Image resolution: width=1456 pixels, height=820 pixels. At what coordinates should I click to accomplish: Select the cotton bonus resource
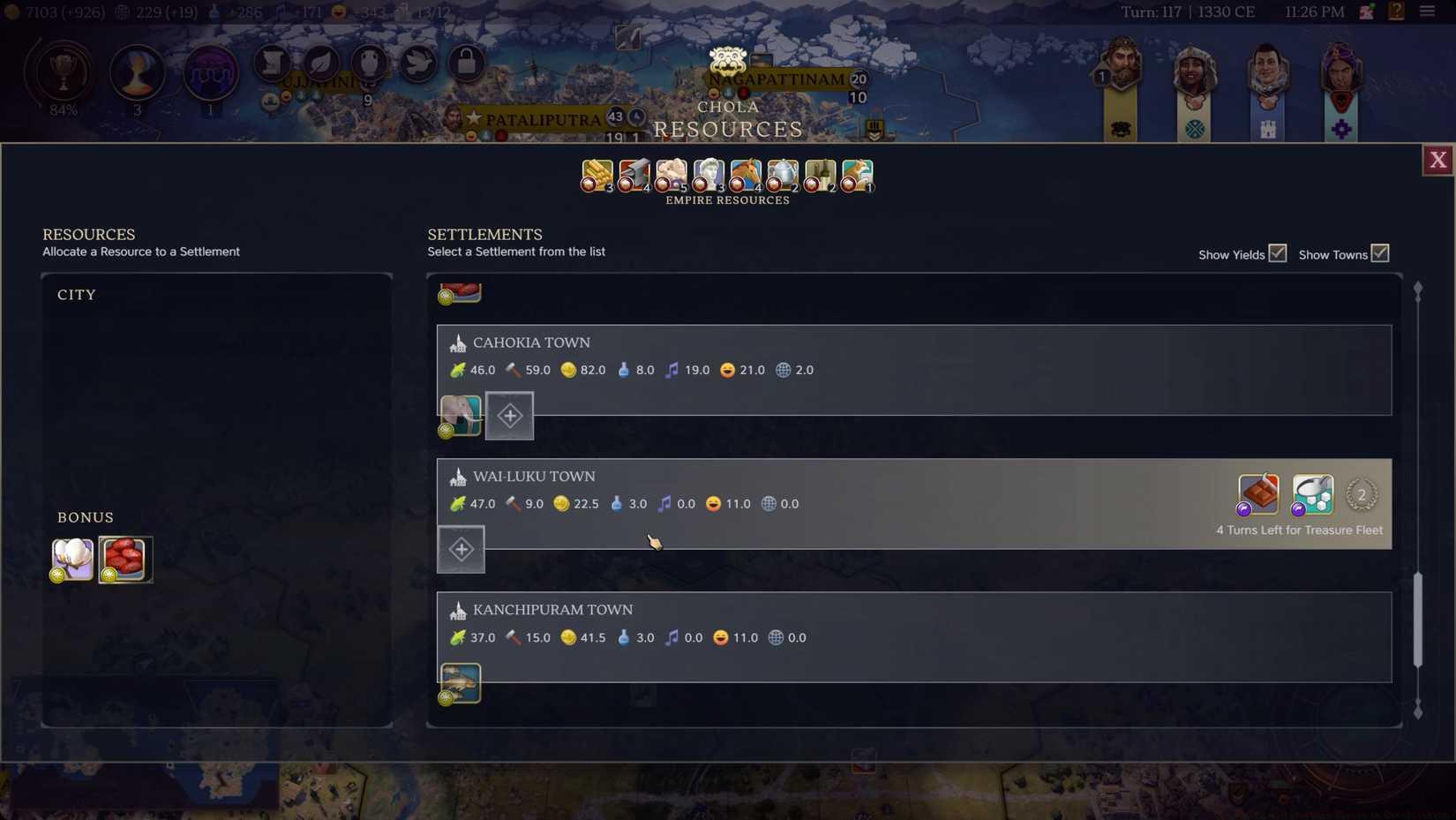71,559
